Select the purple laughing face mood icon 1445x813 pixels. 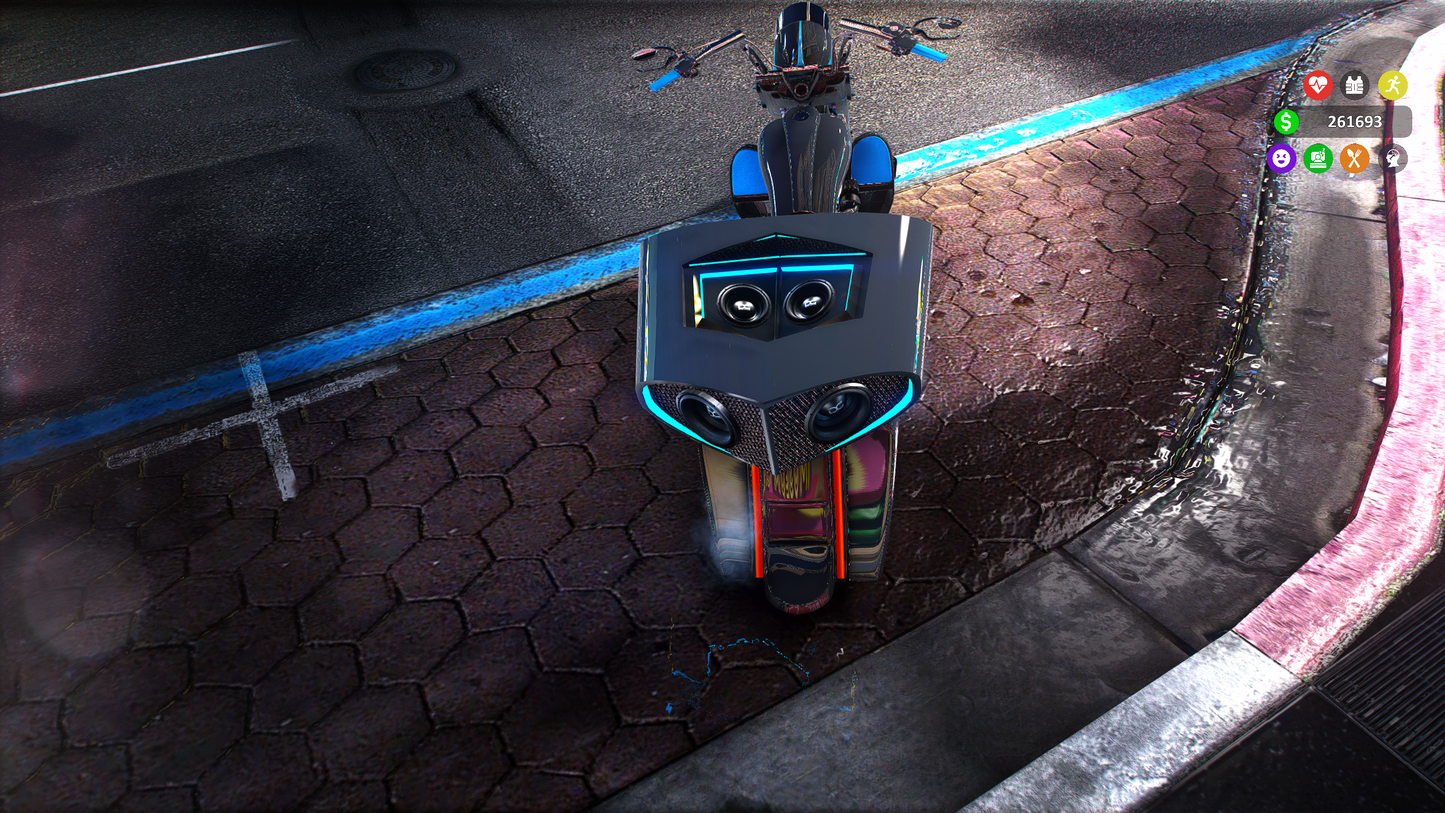(x=1281, y=158)
